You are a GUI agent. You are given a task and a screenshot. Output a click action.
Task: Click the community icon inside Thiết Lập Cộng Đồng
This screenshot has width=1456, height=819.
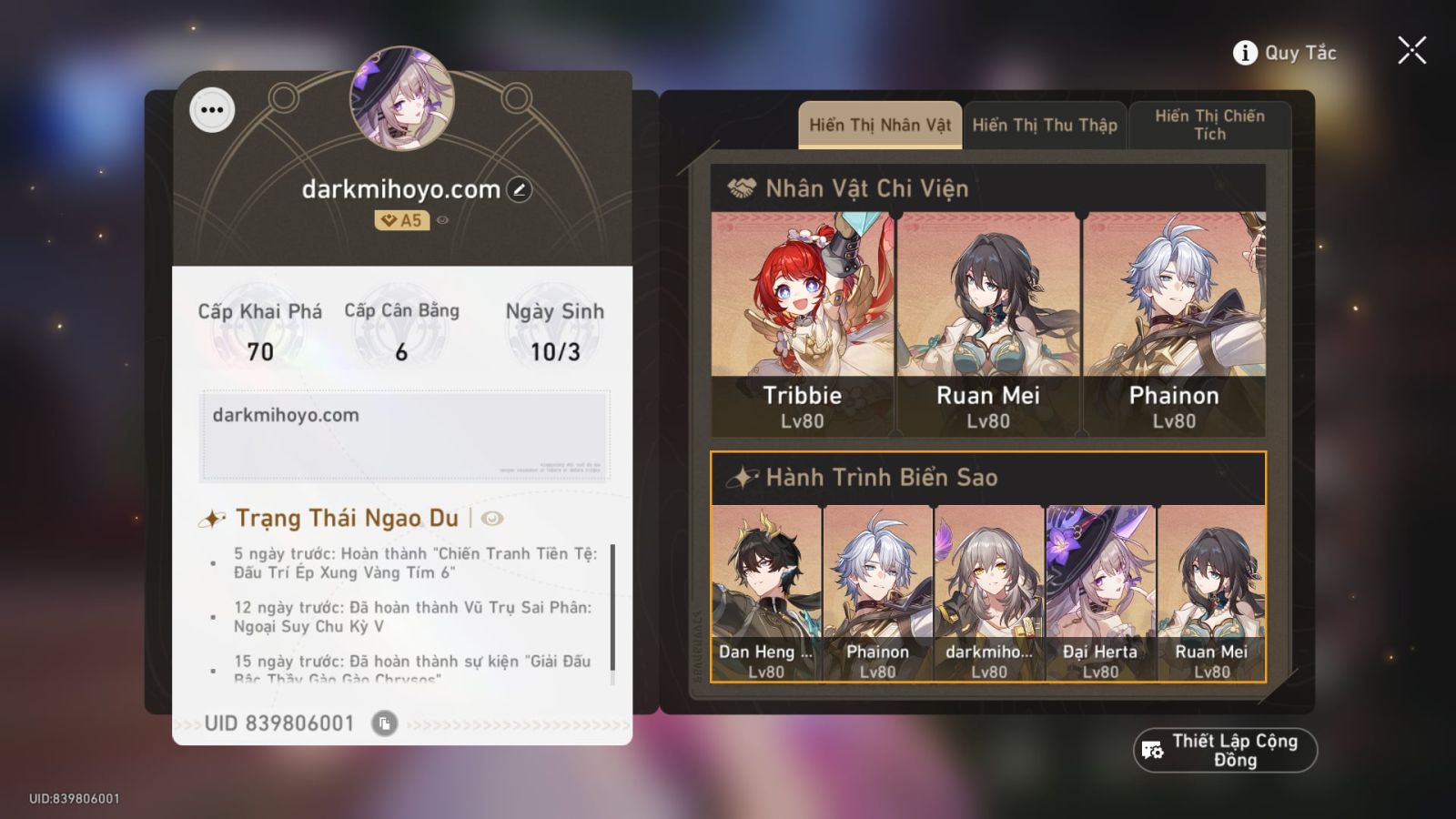pos(1151,749)
